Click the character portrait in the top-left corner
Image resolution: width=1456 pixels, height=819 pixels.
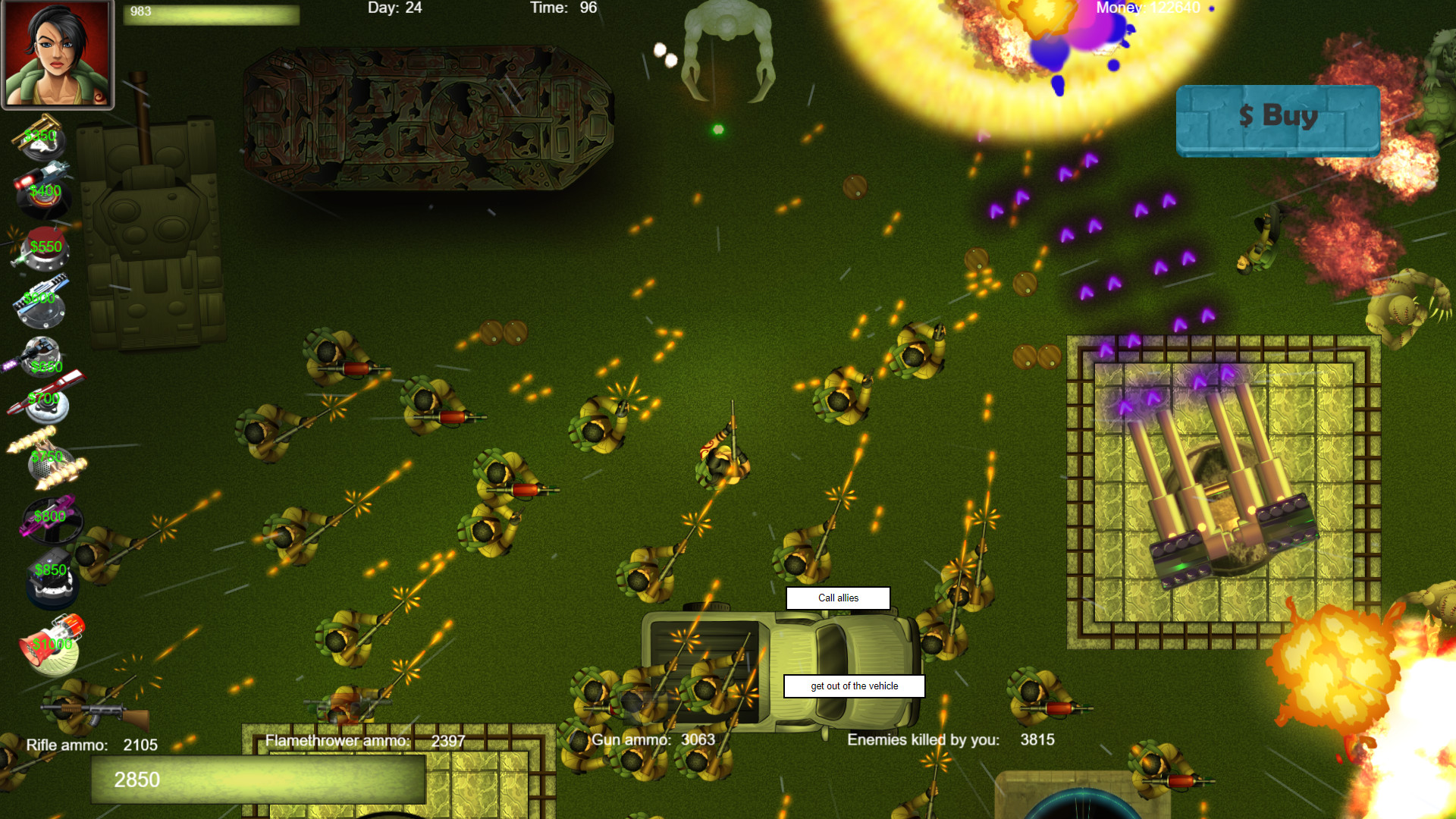[58, 53]
